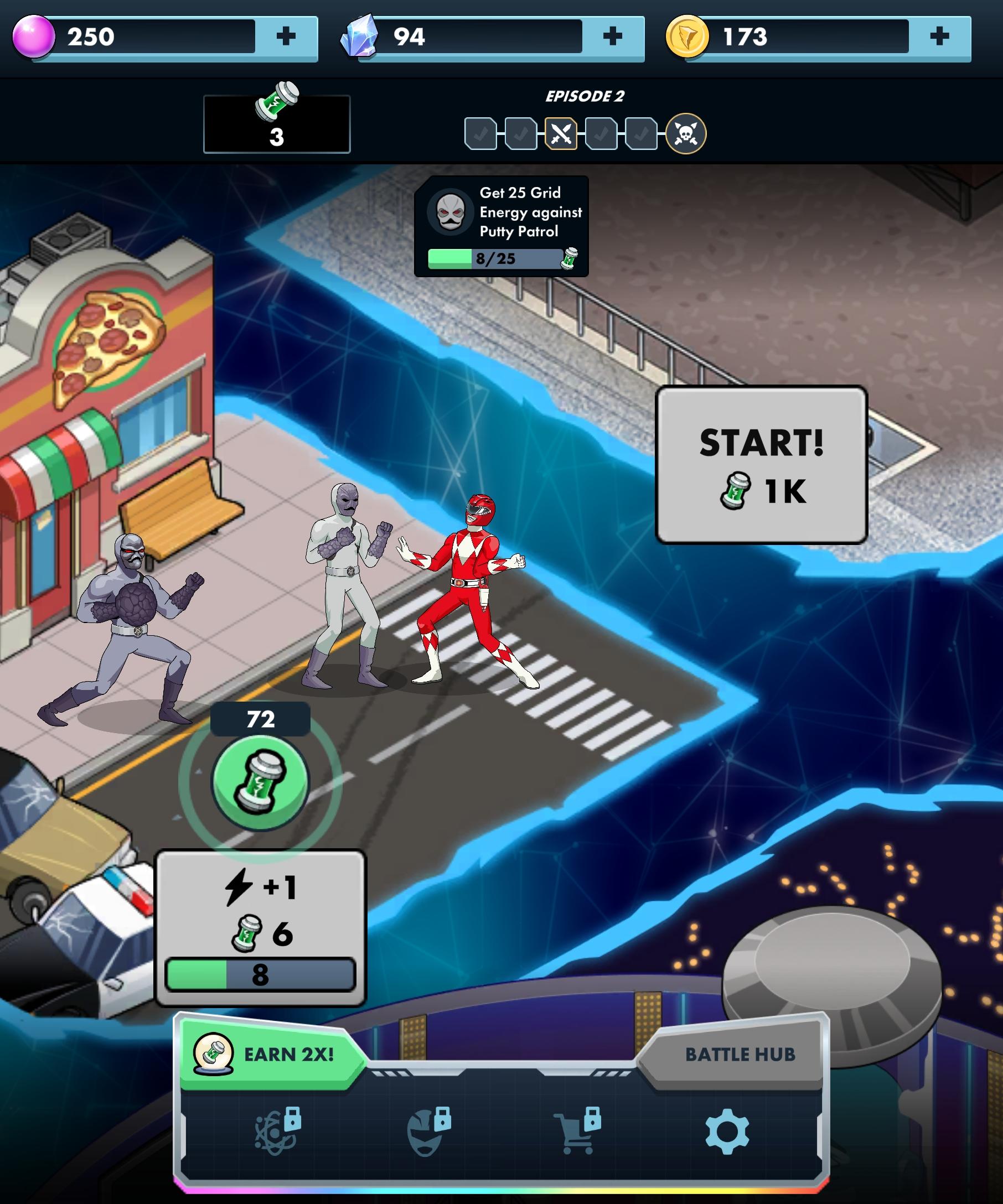
Task: Tap the START! 1K button
Action: [x=761, y=465]
